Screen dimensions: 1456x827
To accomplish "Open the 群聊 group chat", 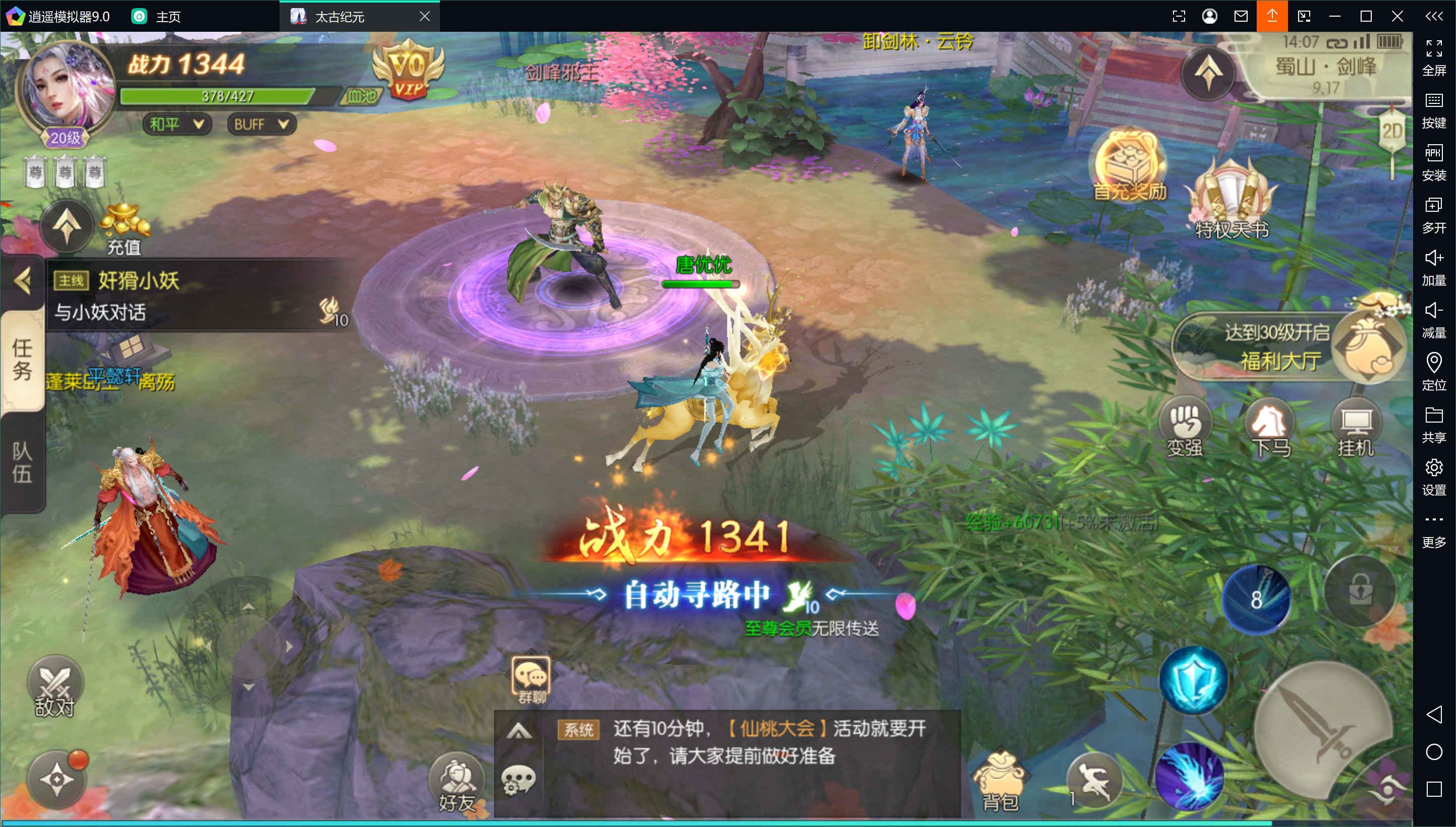I will click(531, 679).
